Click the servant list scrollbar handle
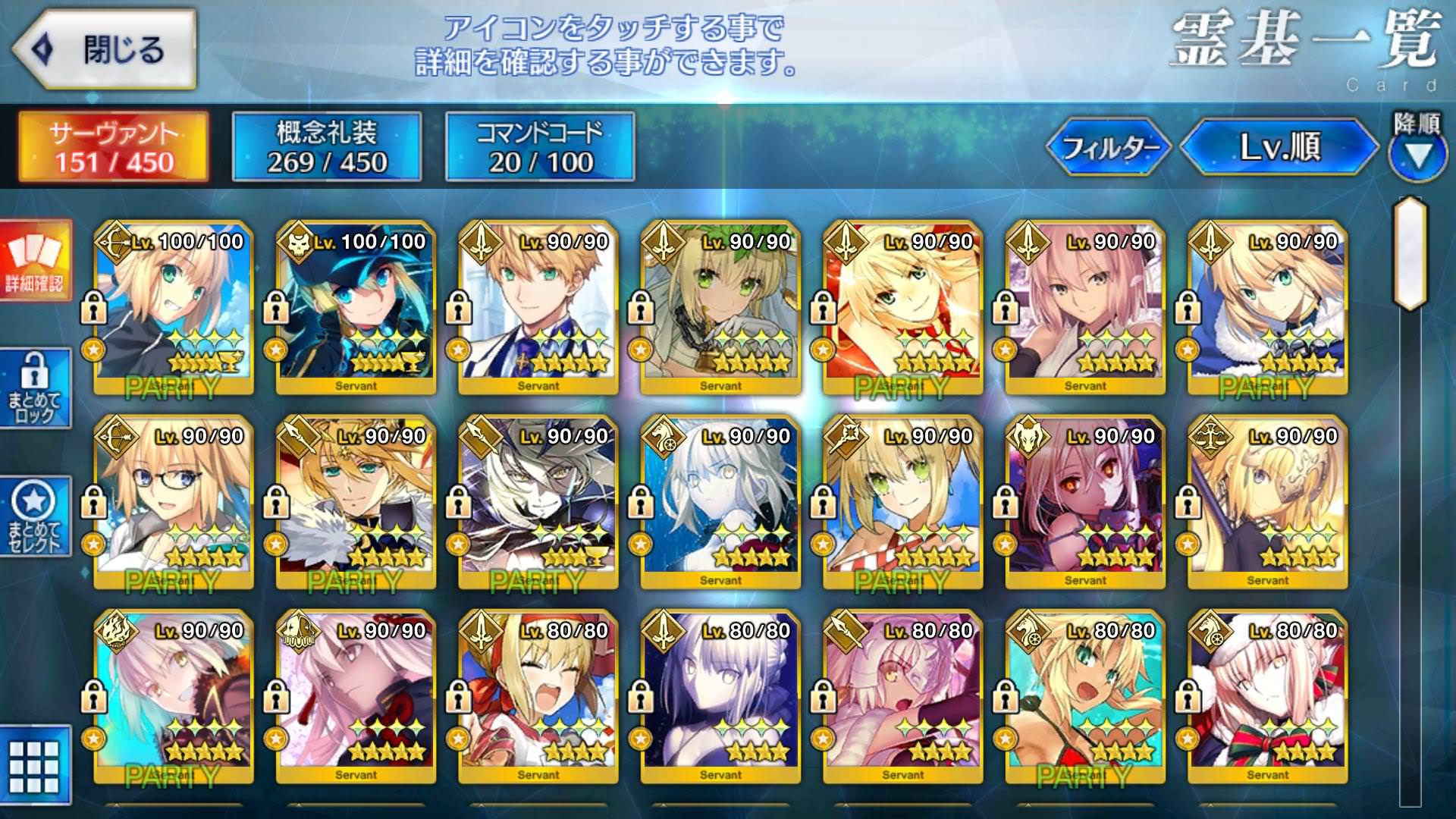1456x819 pixels. pyautogui.click(x=1410, y=254)
